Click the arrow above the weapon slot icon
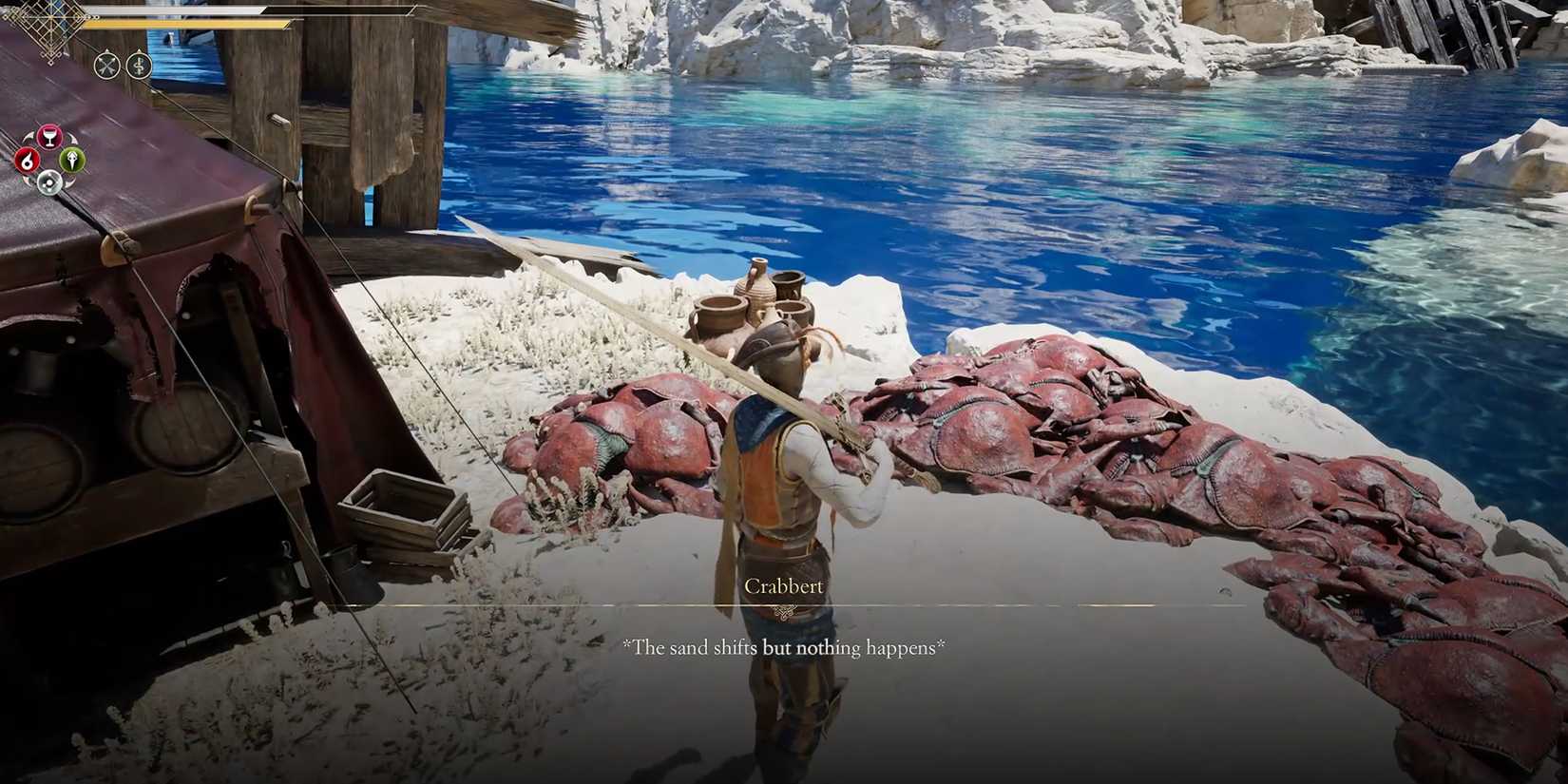Image resolution: width=1568 pixels, height=784 pixels. tap(106, 50)
